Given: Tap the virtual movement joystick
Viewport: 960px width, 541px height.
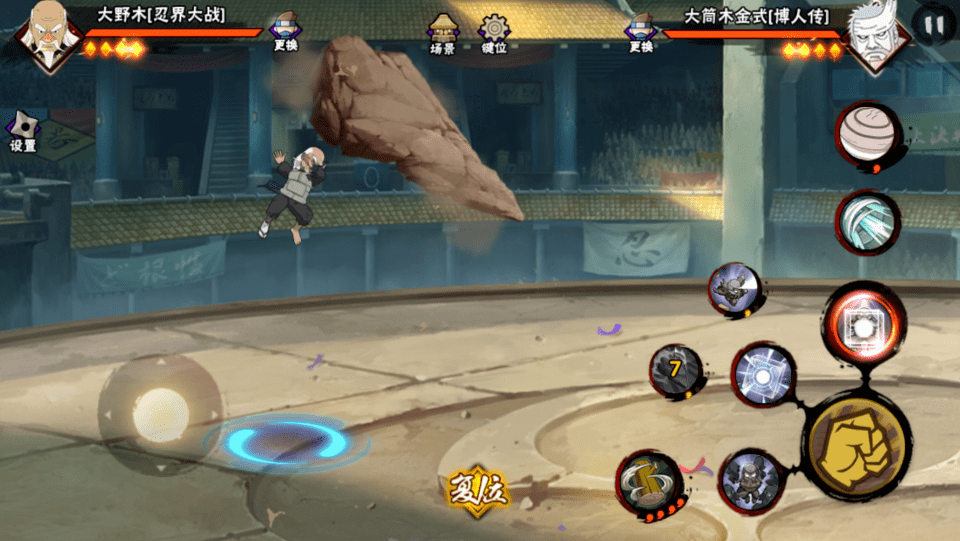Looking at the screenshot, I should click(x=160, y=412).
